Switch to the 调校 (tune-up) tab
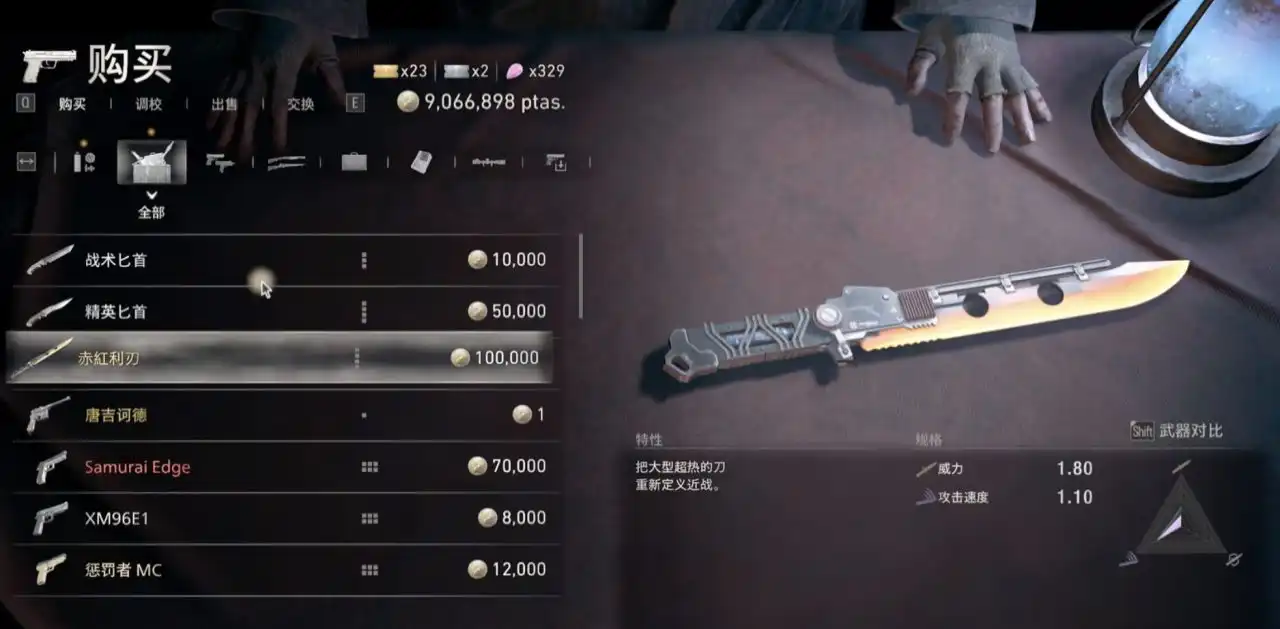Screen dimensions: 1280x629 click(x=148, y=104)
